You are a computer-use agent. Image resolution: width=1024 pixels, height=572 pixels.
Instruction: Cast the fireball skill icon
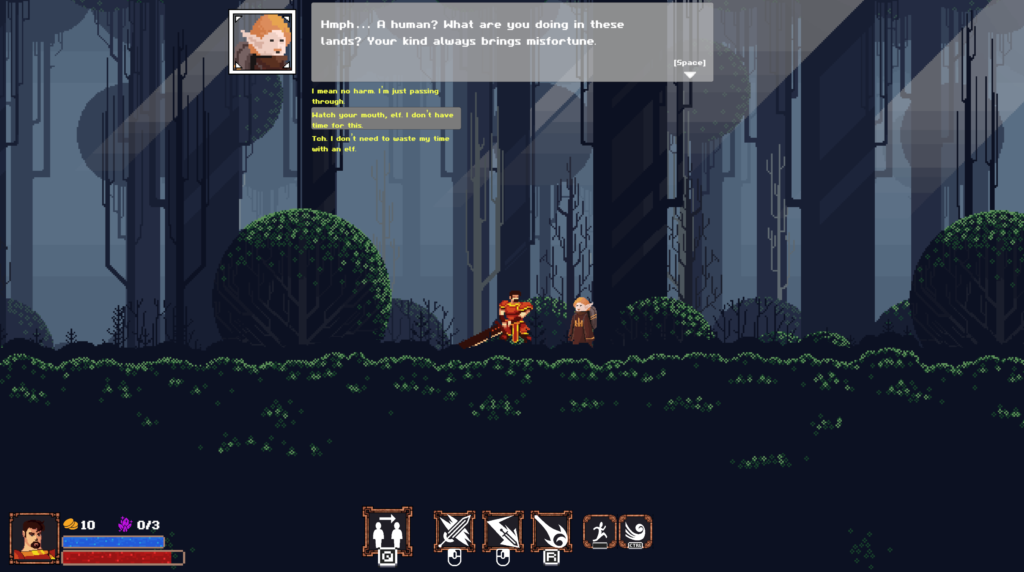point(551,530)
